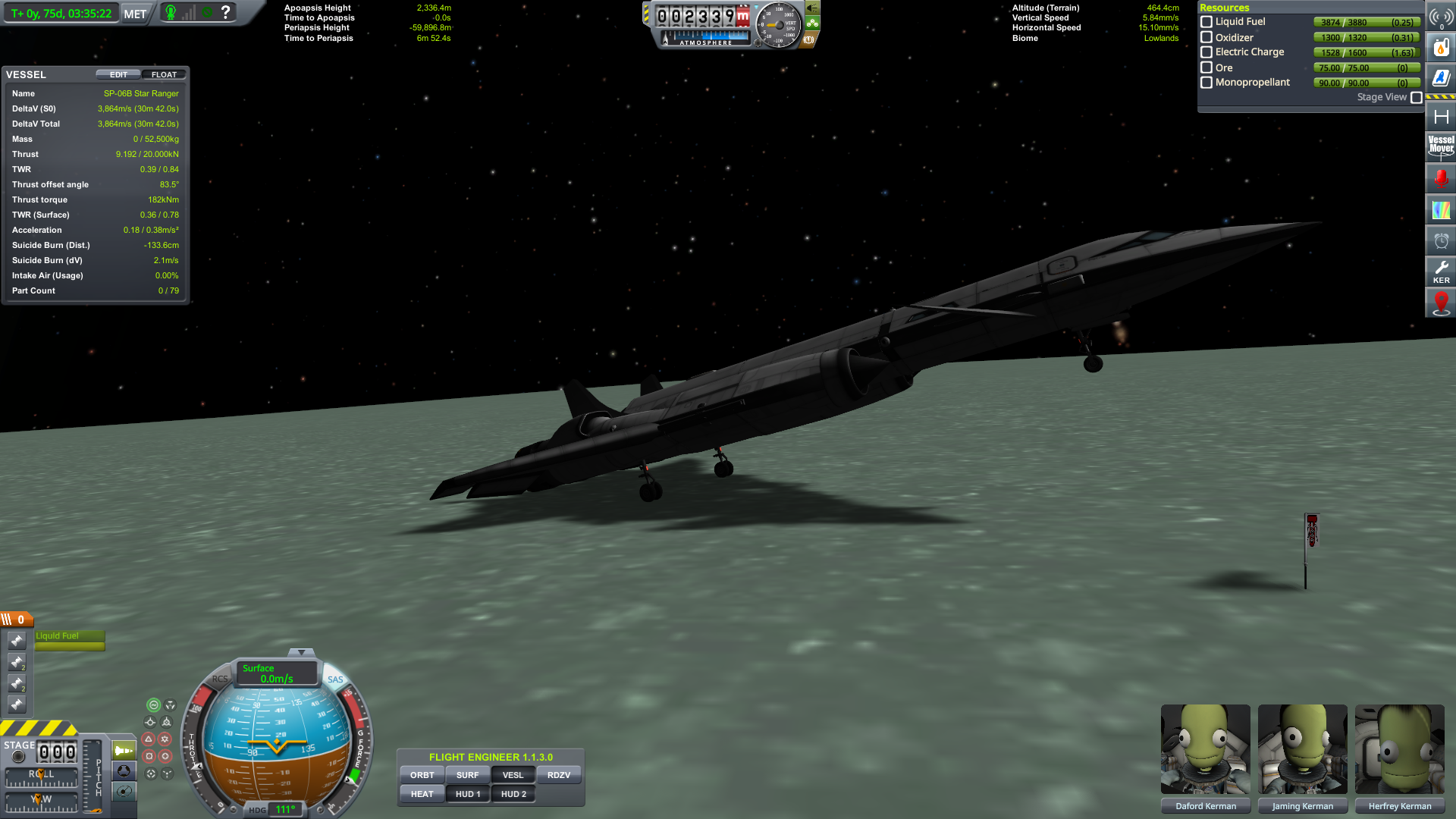This screenshot has width=1456, height=819.
Task: Switch to the SURF readout section
Action: pyautogui.click(x=468, y=775)
